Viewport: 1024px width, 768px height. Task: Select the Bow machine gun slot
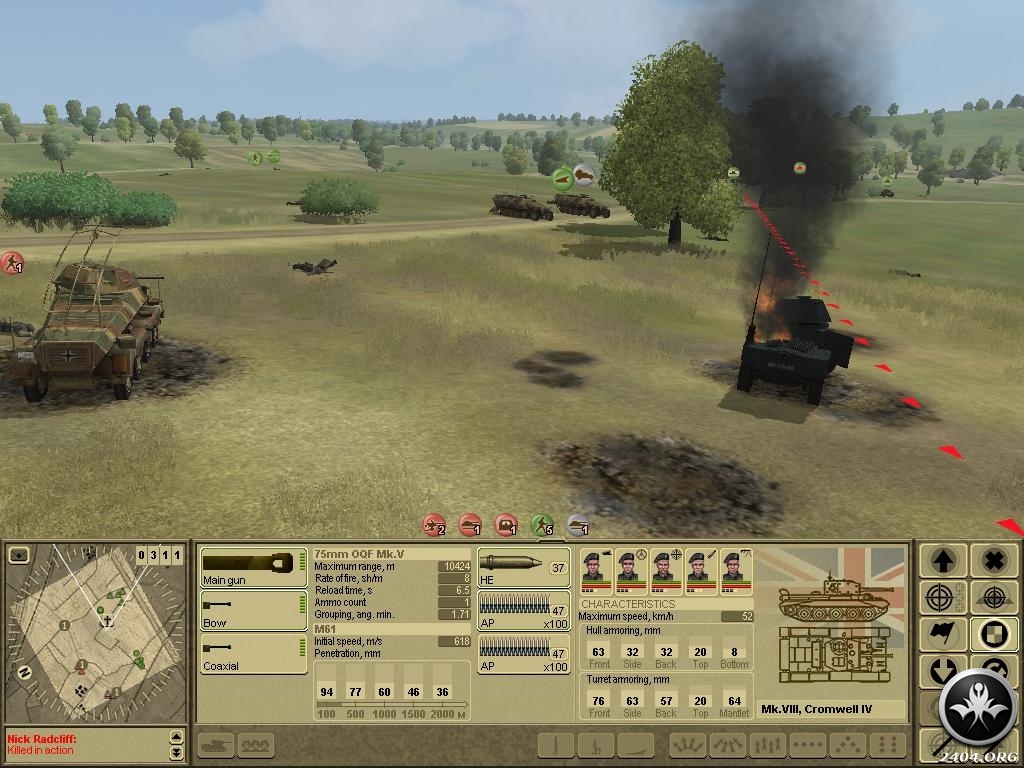coord(253,610)
